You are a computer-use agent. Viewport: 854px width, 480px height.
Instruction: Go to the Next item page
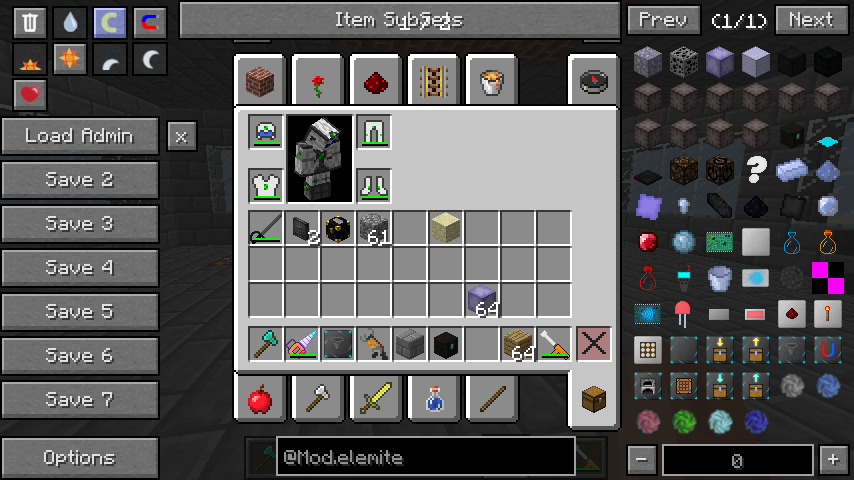(811, 20)
